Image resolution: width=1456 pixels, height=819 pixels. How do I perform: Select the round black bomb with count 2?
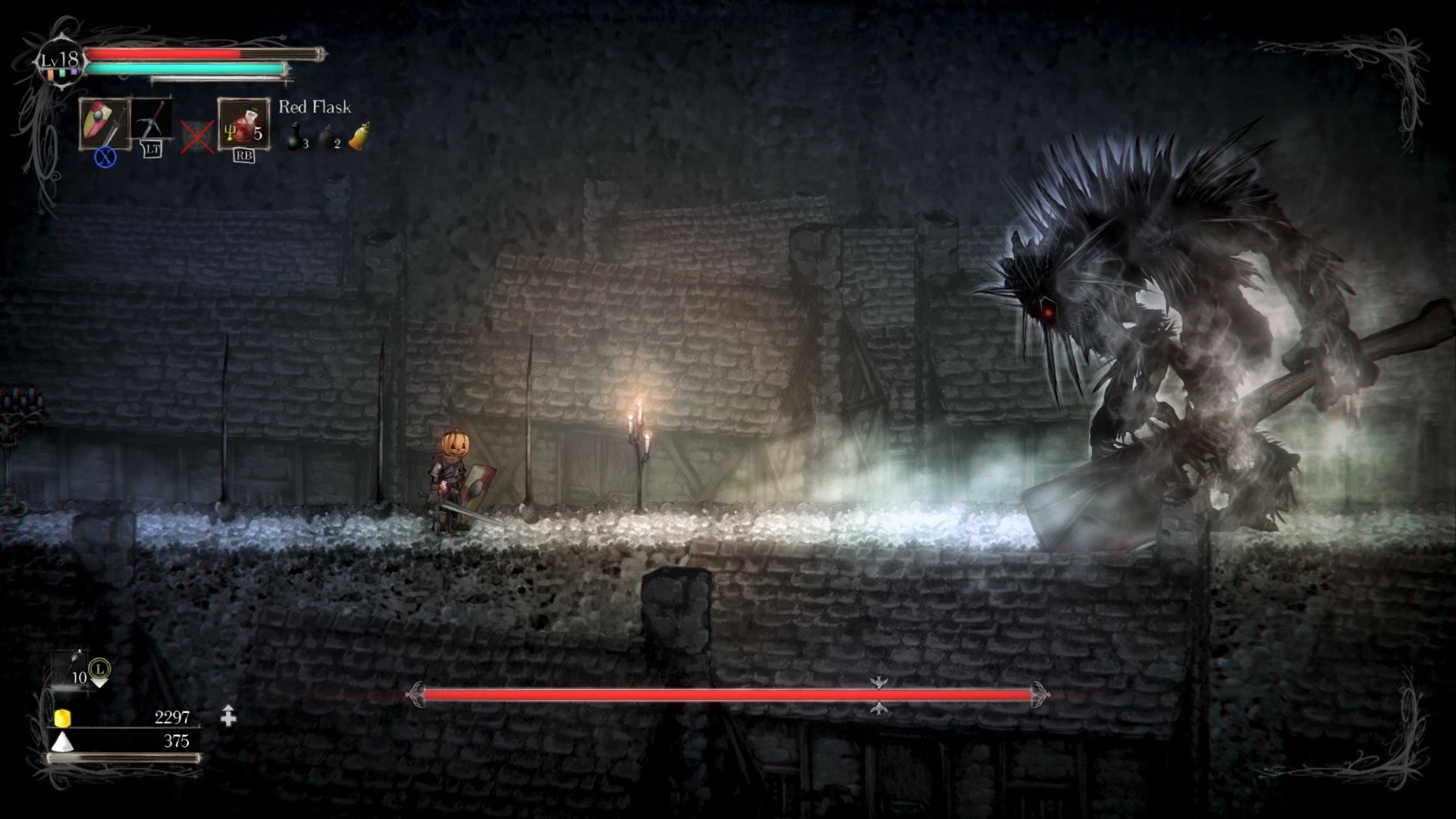tap(328, 137)
